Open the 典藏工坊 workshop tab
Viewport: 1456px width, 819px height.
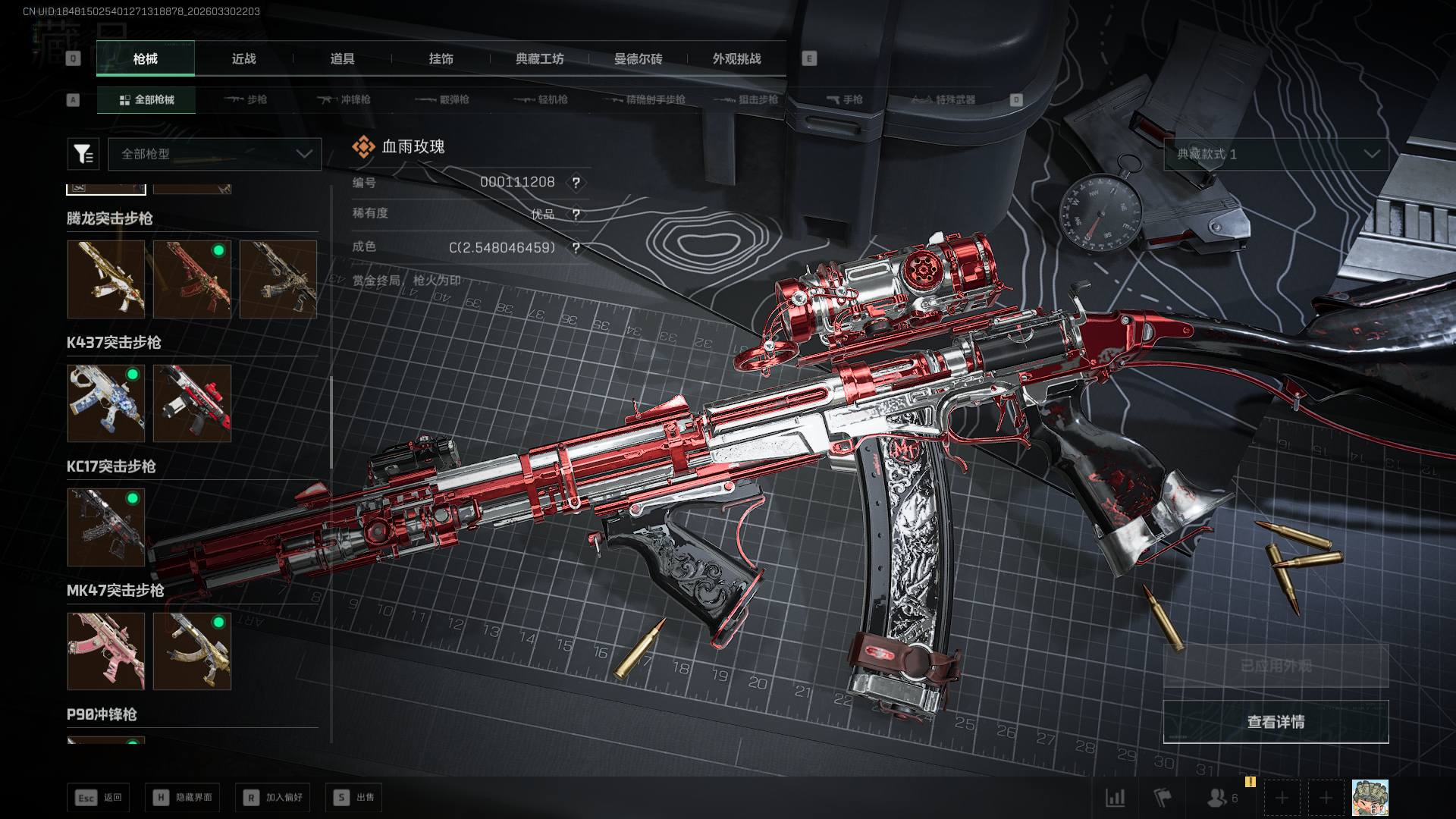point(539,58)
